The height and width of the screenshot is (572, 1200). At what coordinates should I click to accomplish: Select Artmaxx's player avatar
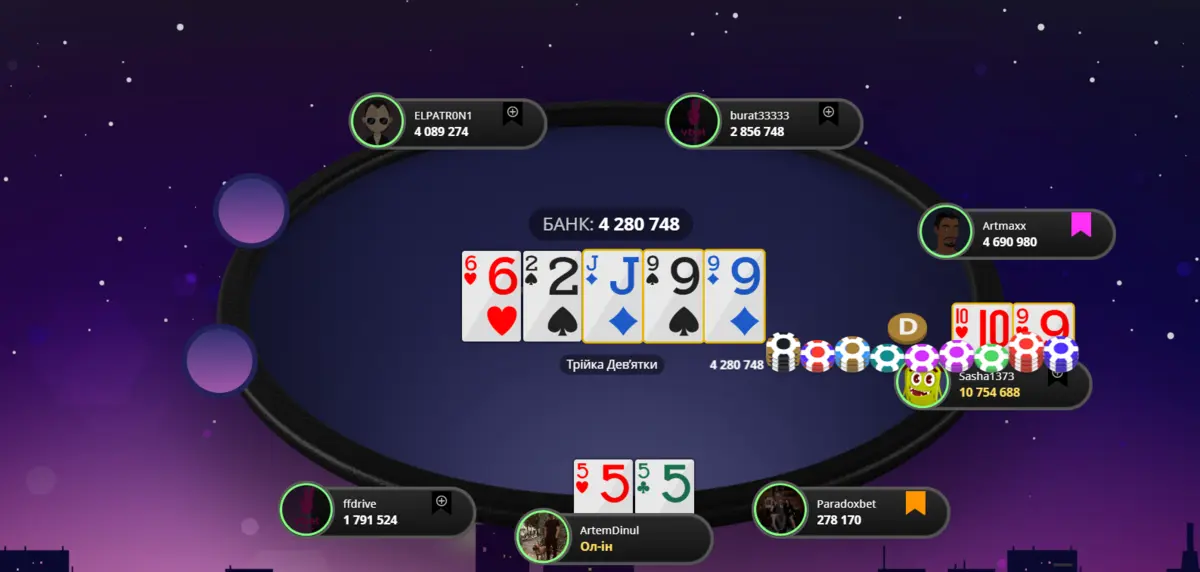(945, 232)
